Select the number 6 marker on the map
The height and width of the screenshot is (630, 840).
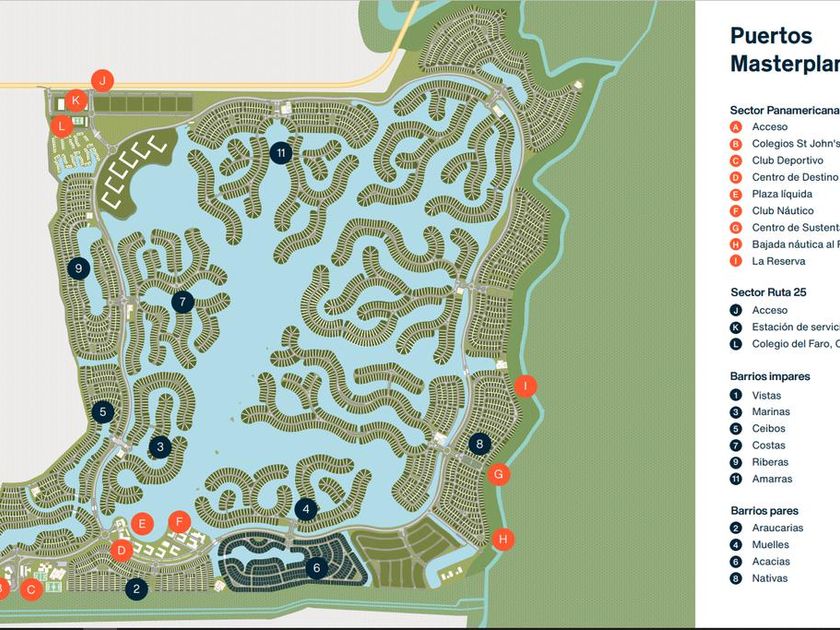point(316,568)
